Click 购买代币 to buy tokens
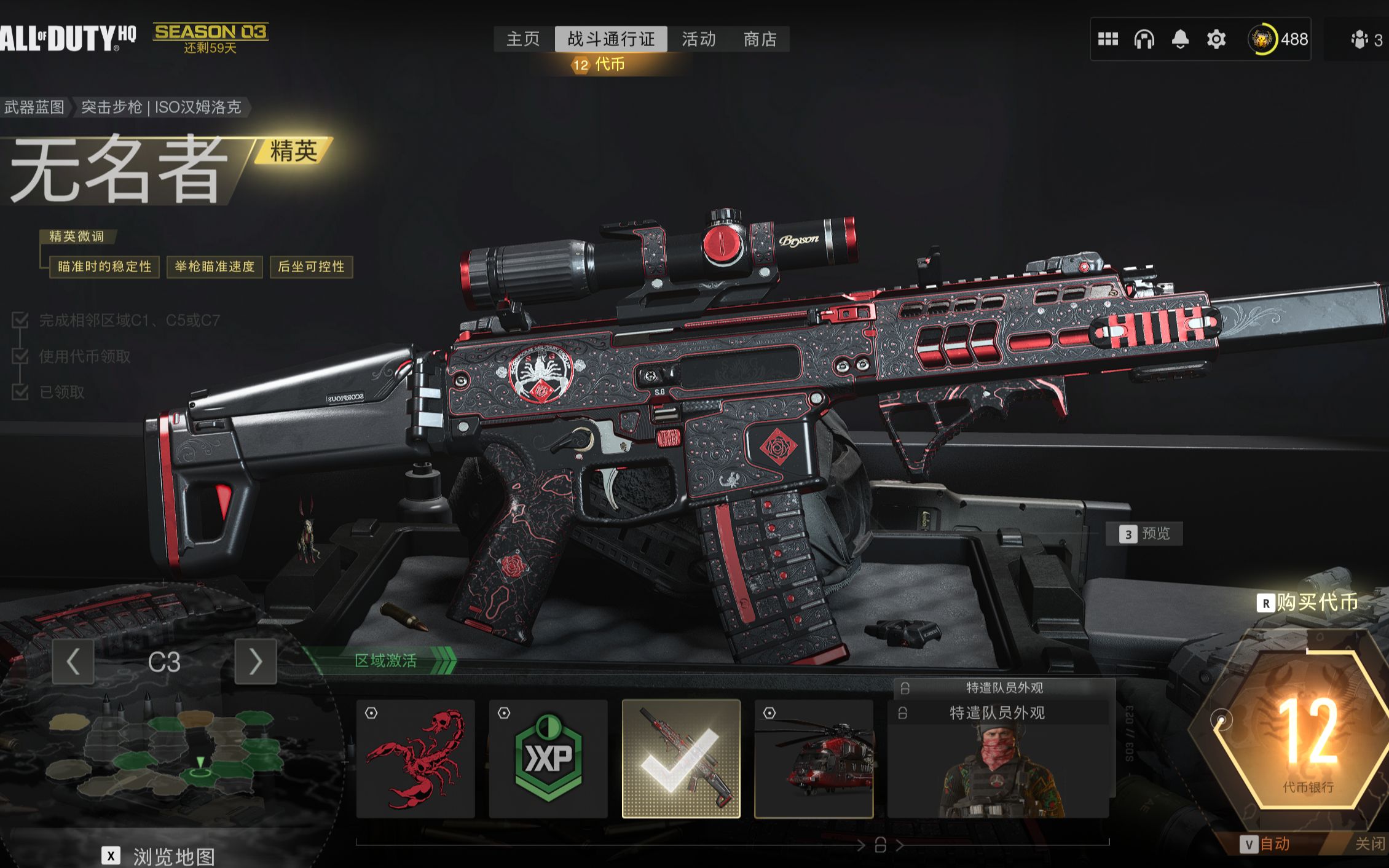The height and width of the screenshot is (868, 1389). tap(1309, 603)
